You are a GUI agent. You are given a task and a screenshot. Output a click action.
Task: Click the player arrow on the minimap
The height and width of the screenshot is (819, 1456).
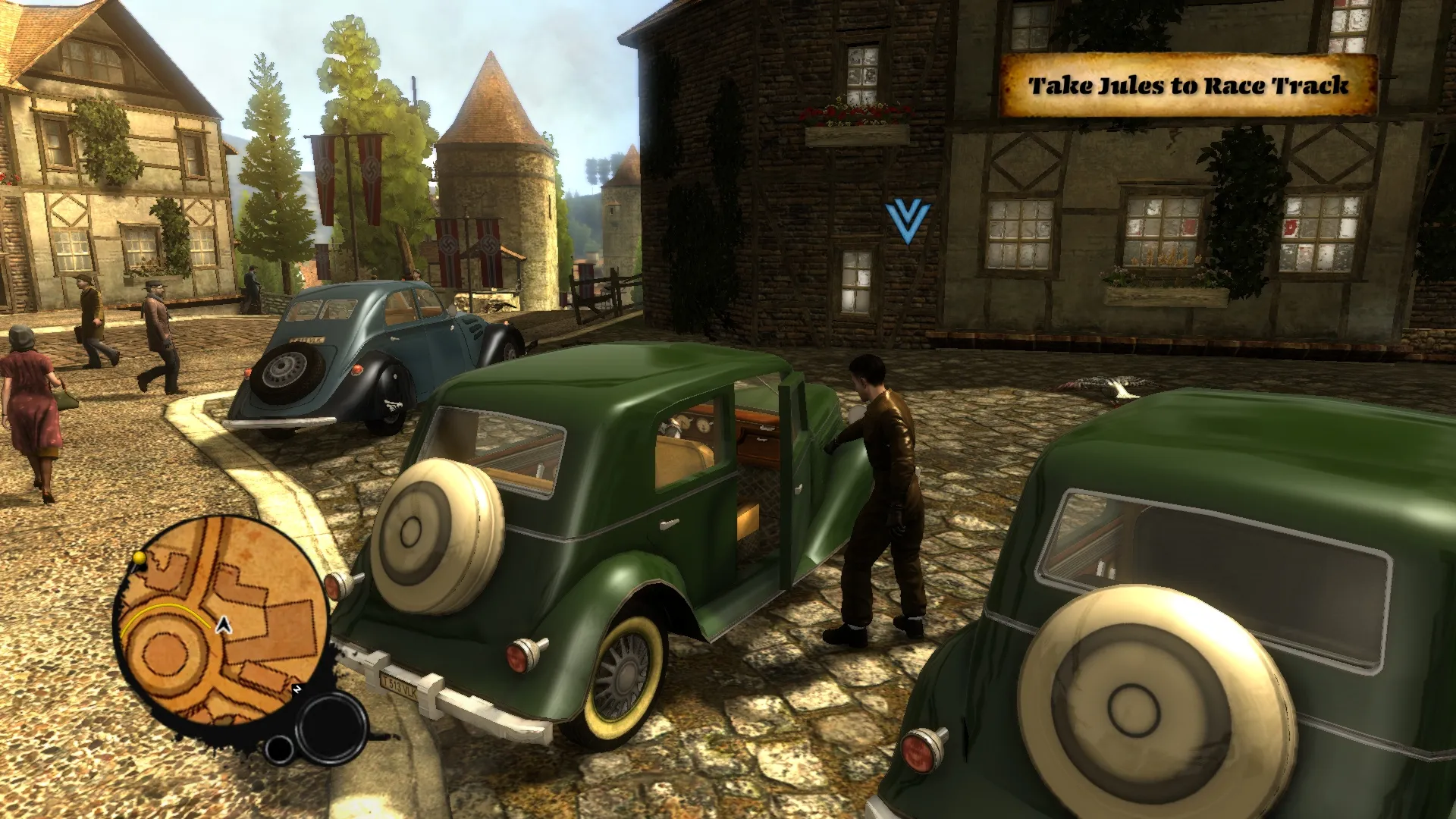[x=224, y=625]
